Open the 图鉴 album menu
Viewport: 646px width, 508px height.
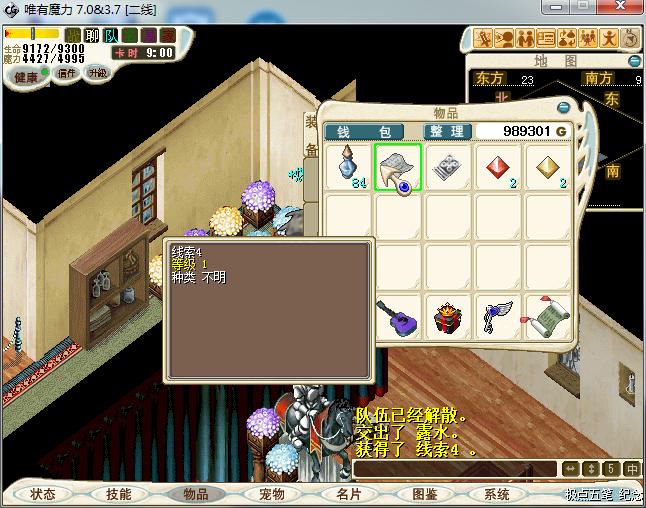click(x=424, y=494)
